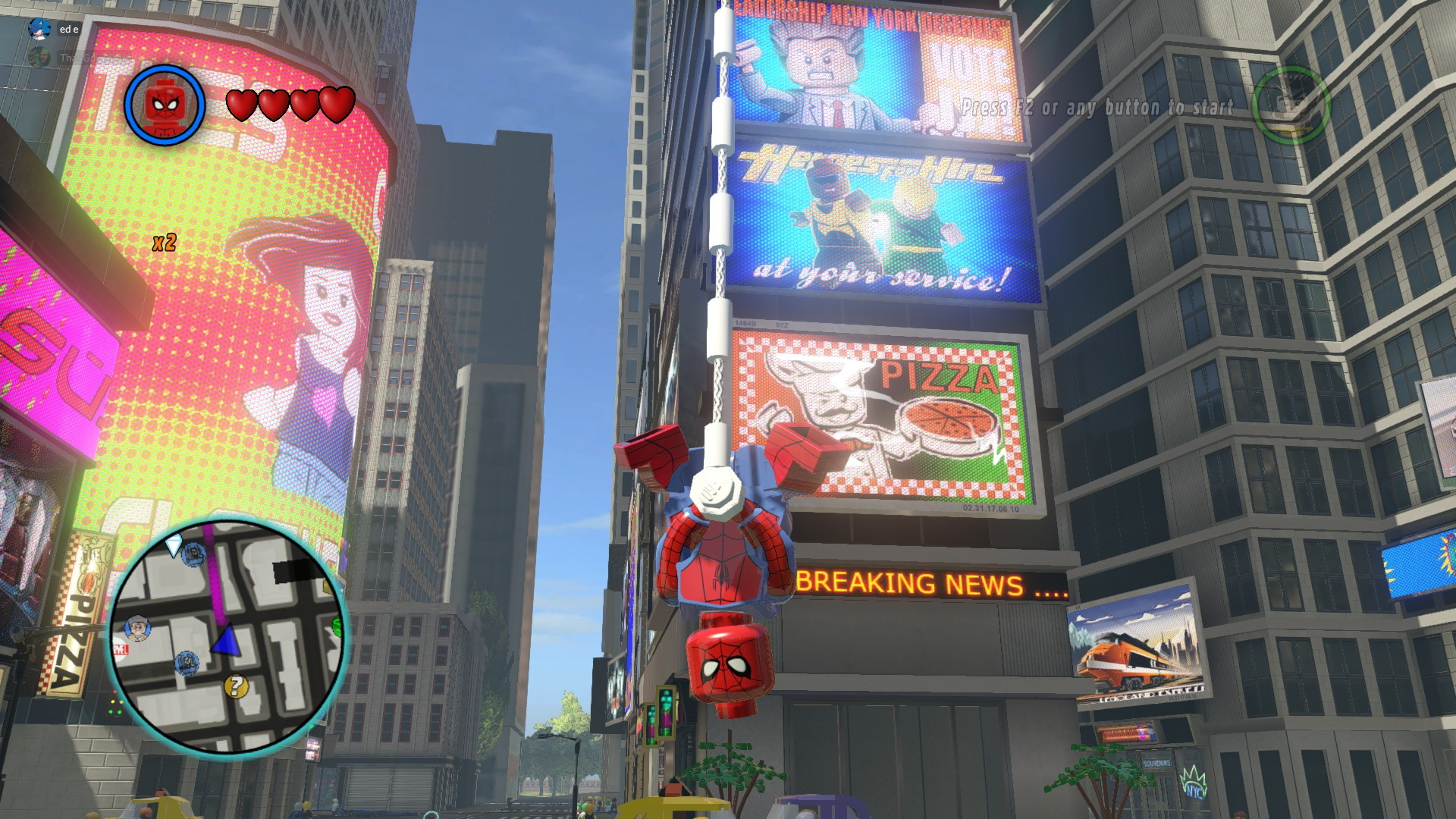This screenshot has height=819, width=1456.
Task: Click the Marvel logo marker on the minimap
Action: 121,649
